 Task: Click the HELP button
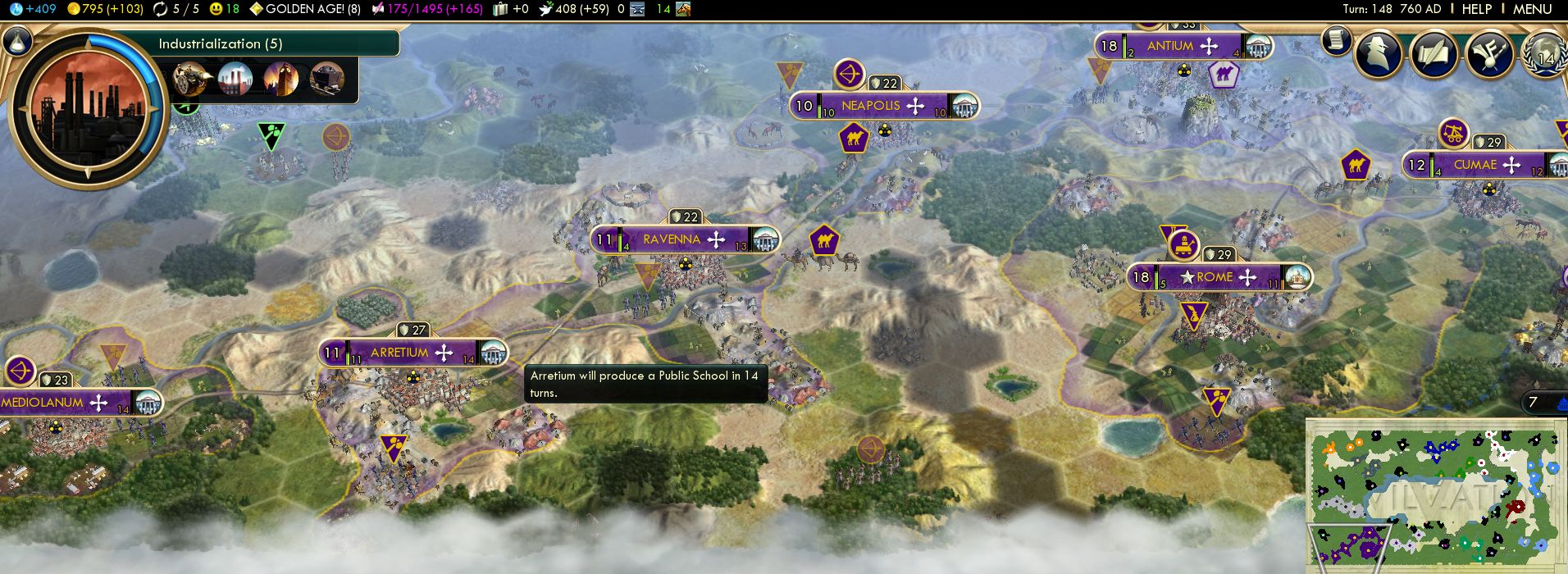coord(1476,9)
